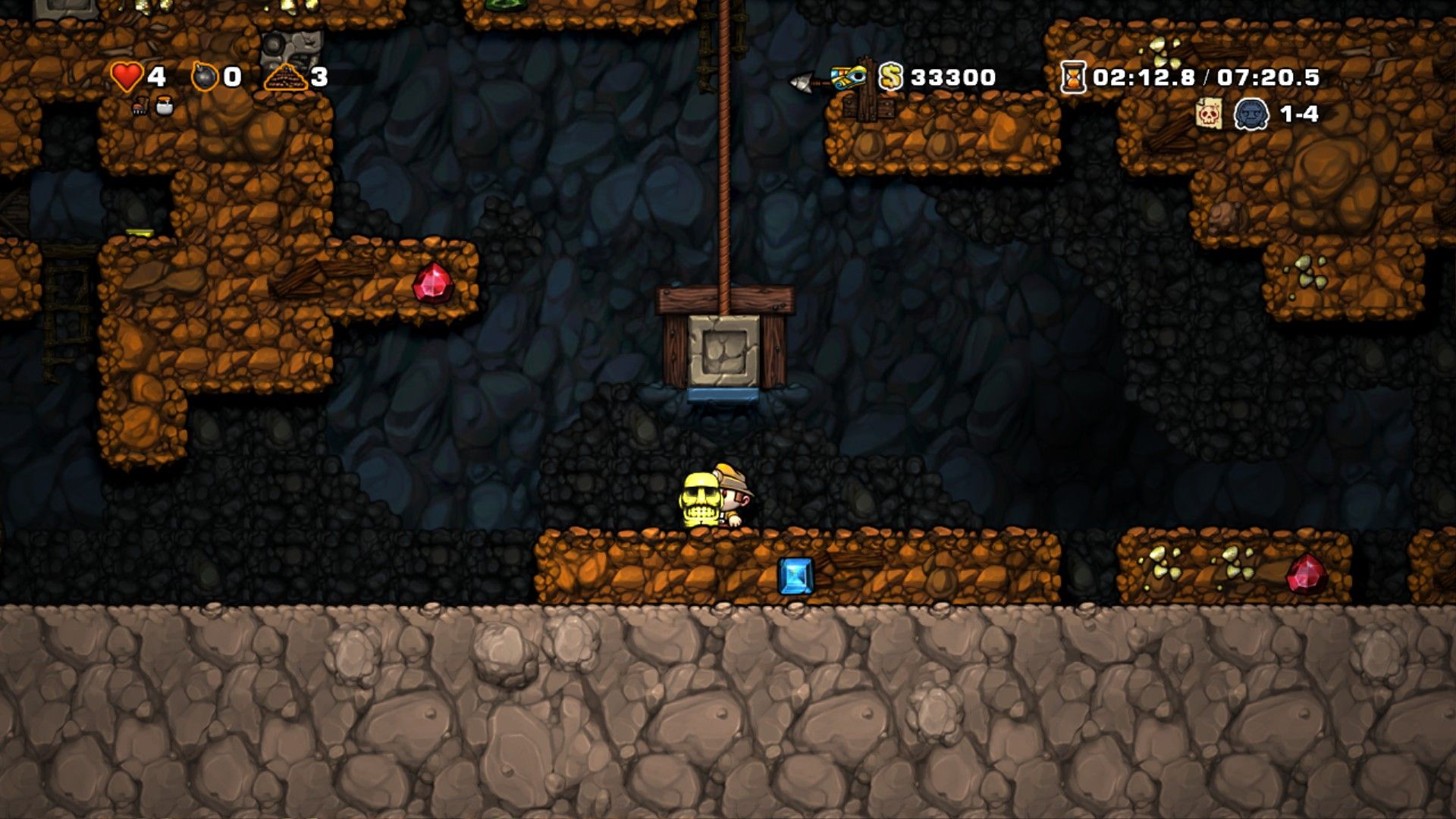Click the dollar sign money icon

coord(891,76)
